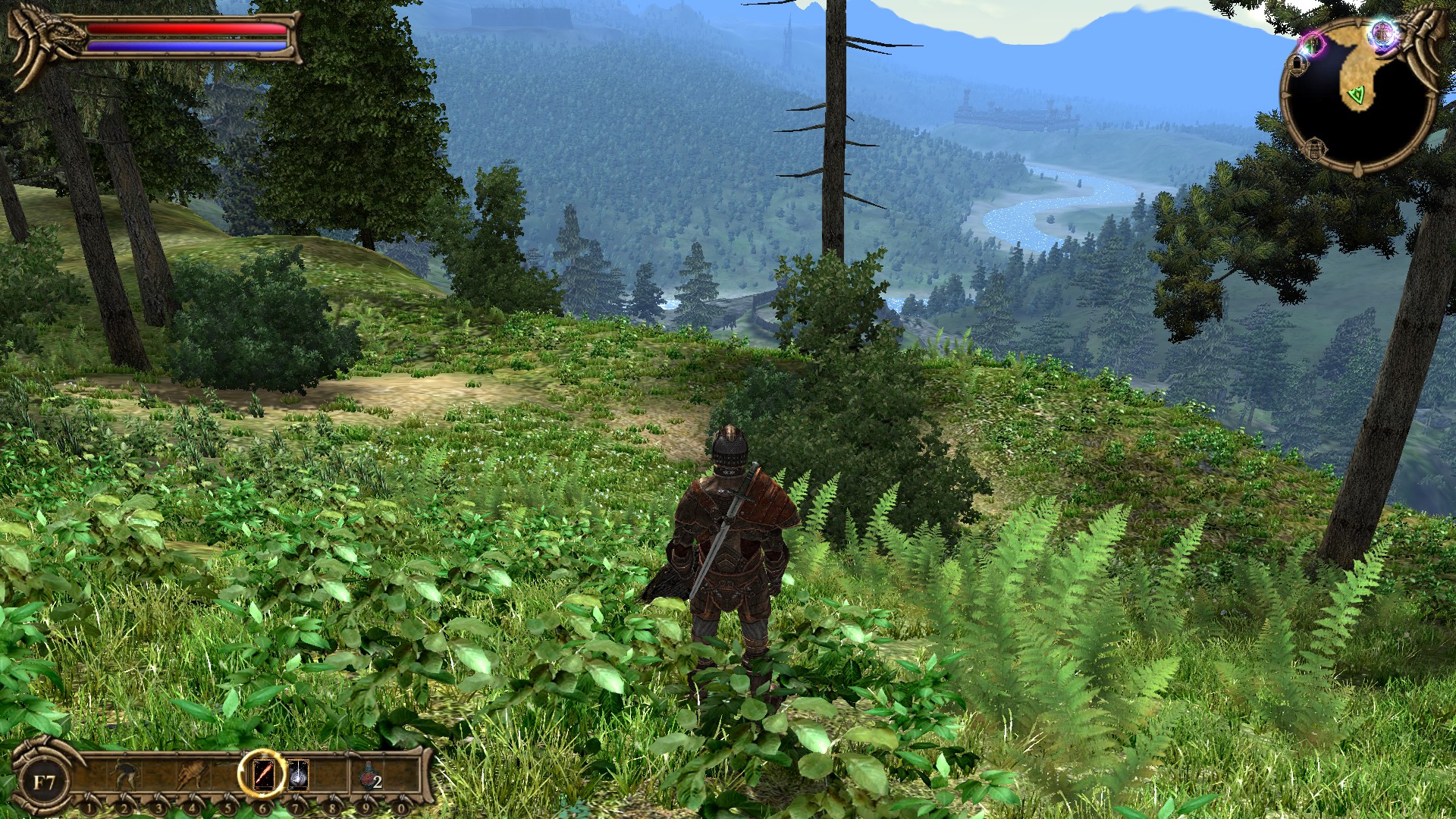Image resolution: width=1456 pixels, height=819 pixels.
Task: Activate the magic orb spell card in slot 7
Action: [297, 775]
